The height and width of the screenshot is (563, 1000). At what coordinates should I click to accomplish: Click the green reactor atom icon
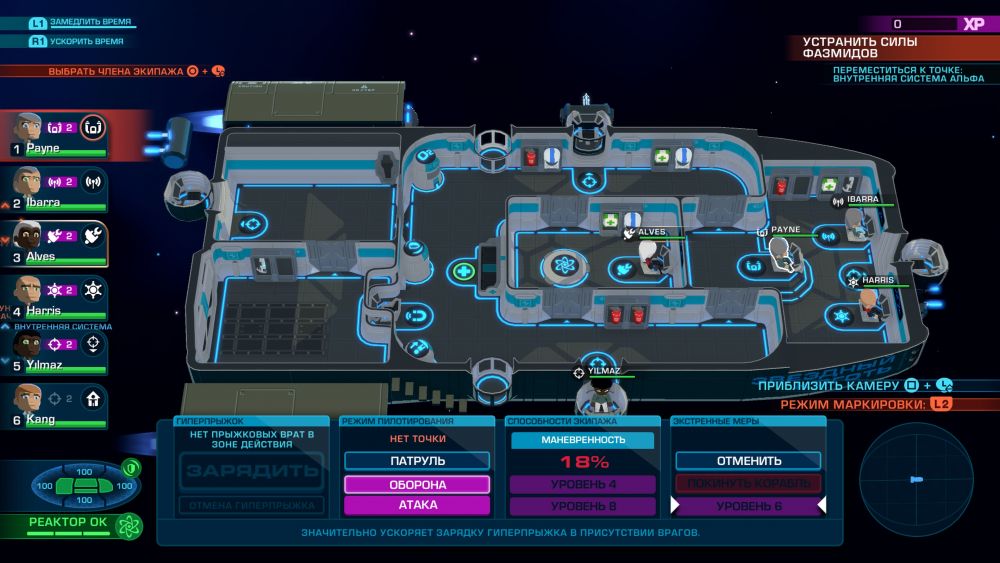tap(128, 526)
